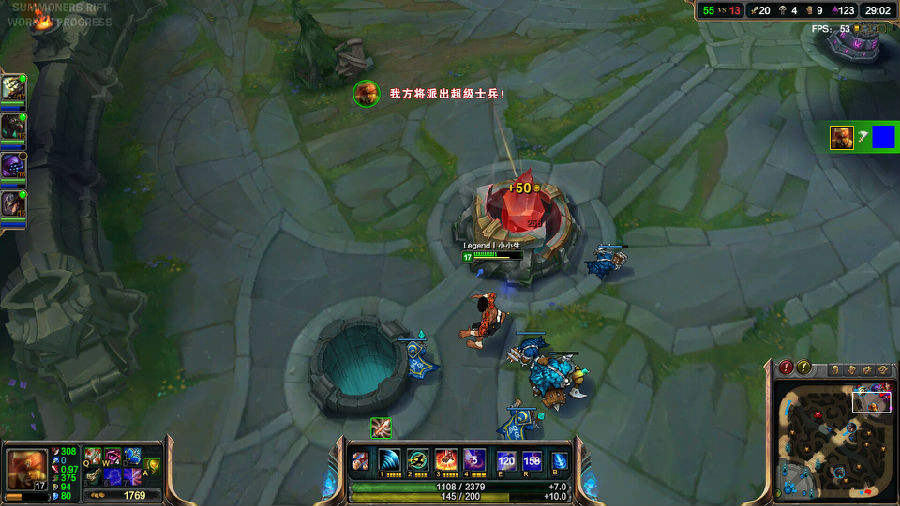Click on the minimap
The width and height of the screenshot is (900, 506).
(x=833, y=443)
